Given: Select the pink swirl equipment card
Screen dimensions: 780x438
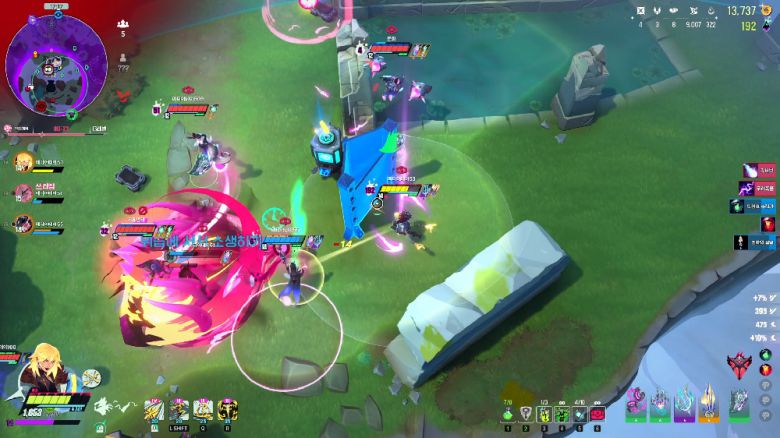Looking at the screenshot, I should point(635,403).
